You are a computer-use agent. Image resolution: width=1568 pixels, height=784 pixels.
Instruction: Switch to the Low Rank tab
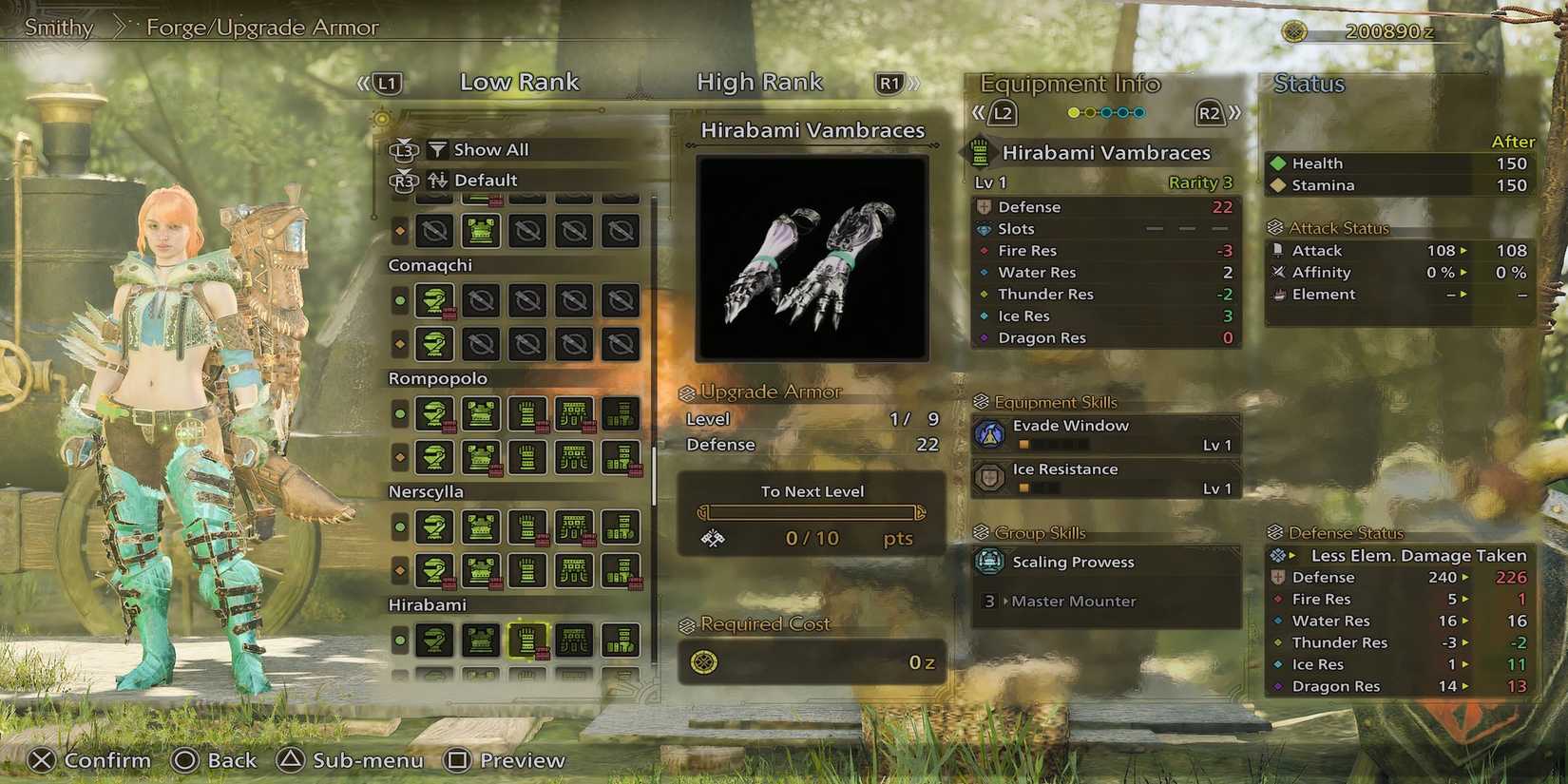pyautogui.click(x=520, y=82)
